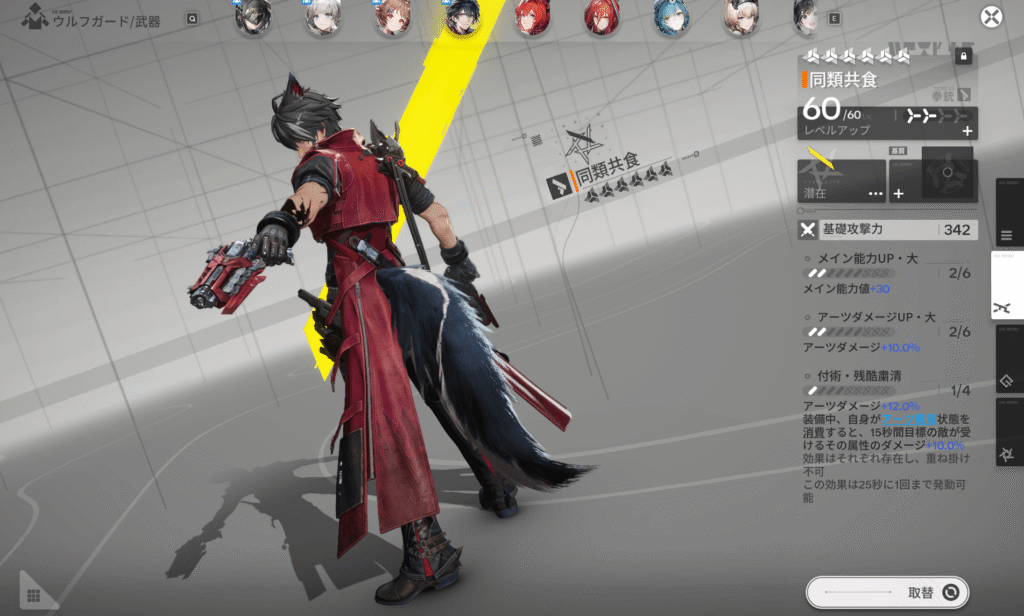Select the blonde operator portrait
1024x616 pixels.
point(740,18)
